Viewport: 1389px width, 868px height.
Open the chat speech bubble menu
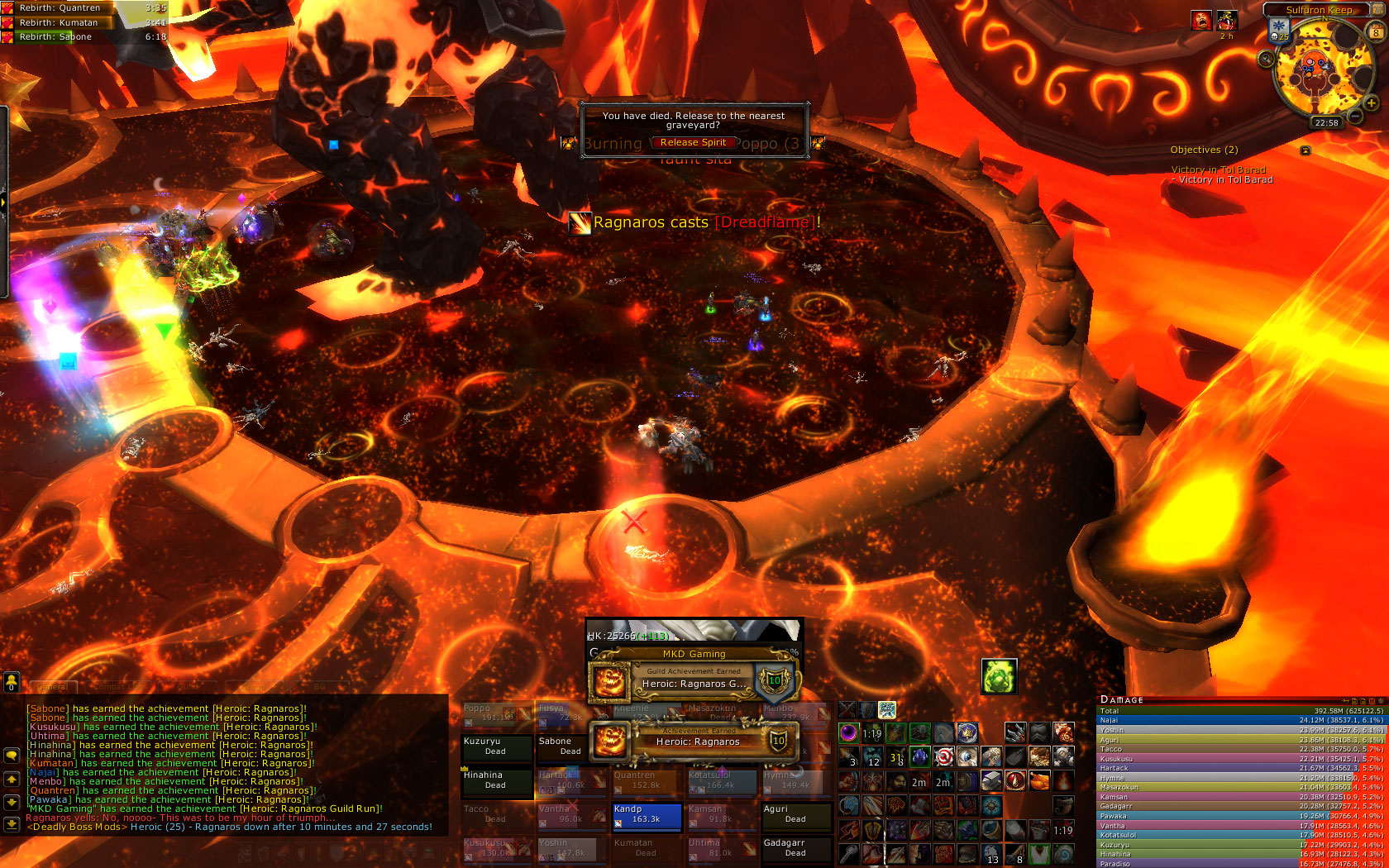click(12, 756)
